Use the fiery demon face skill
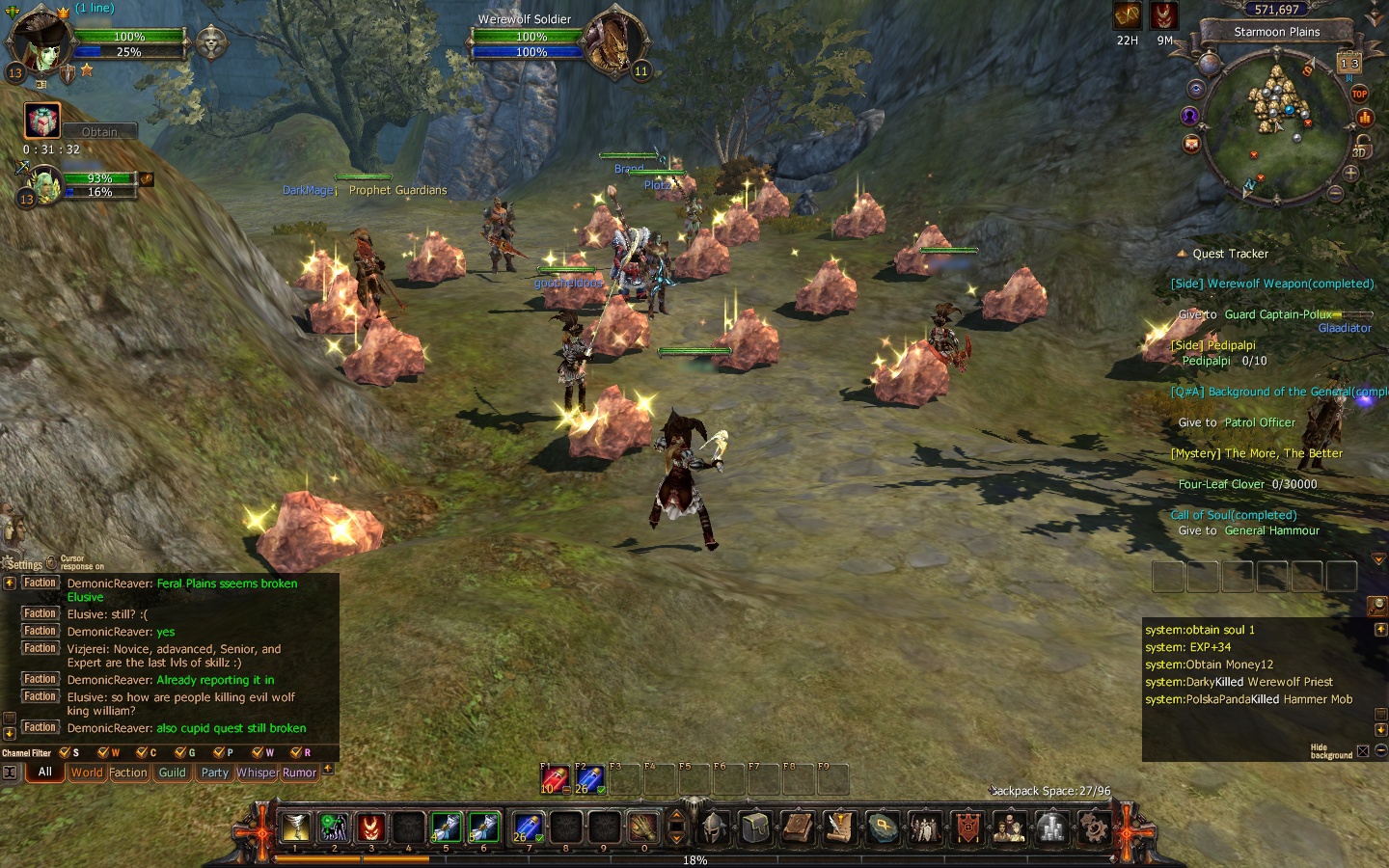This screenshot has height=868, width=1389. tap(371, 827)
